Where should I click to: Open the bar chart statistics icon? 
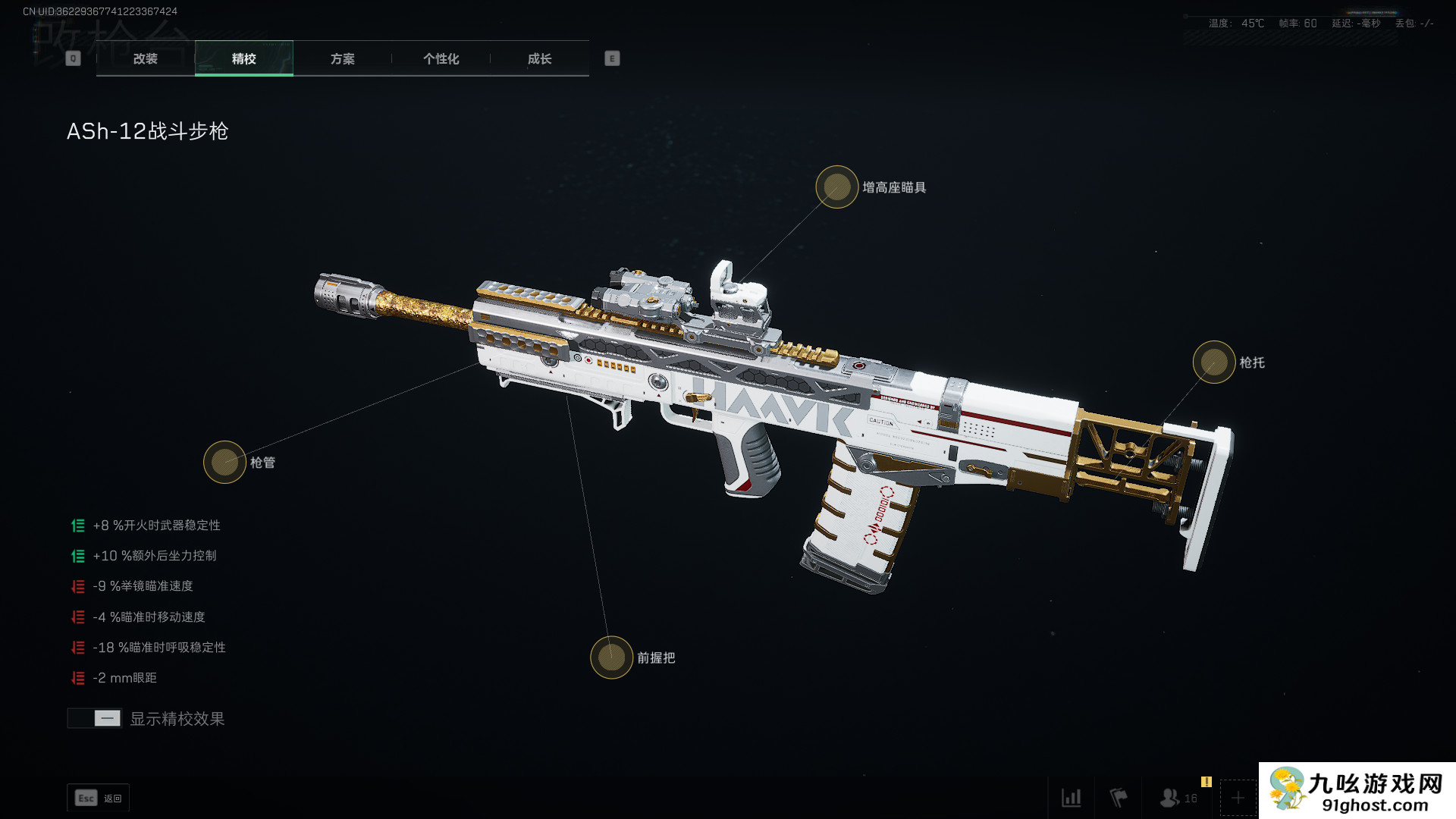[1072, 798]
